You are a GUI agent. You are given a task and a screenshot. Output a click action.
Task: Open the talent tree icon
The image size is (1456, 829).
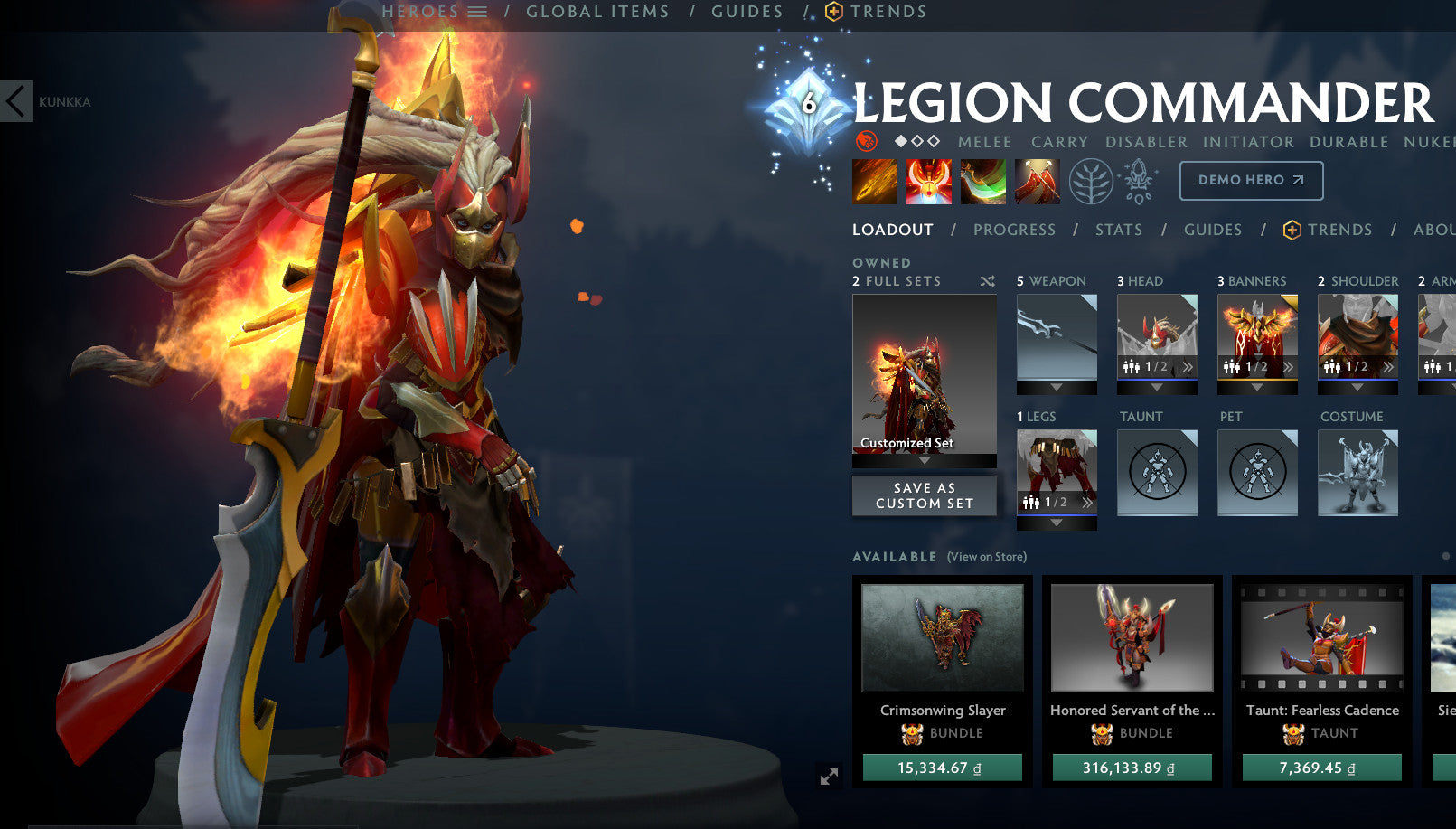click(1092, 180)
